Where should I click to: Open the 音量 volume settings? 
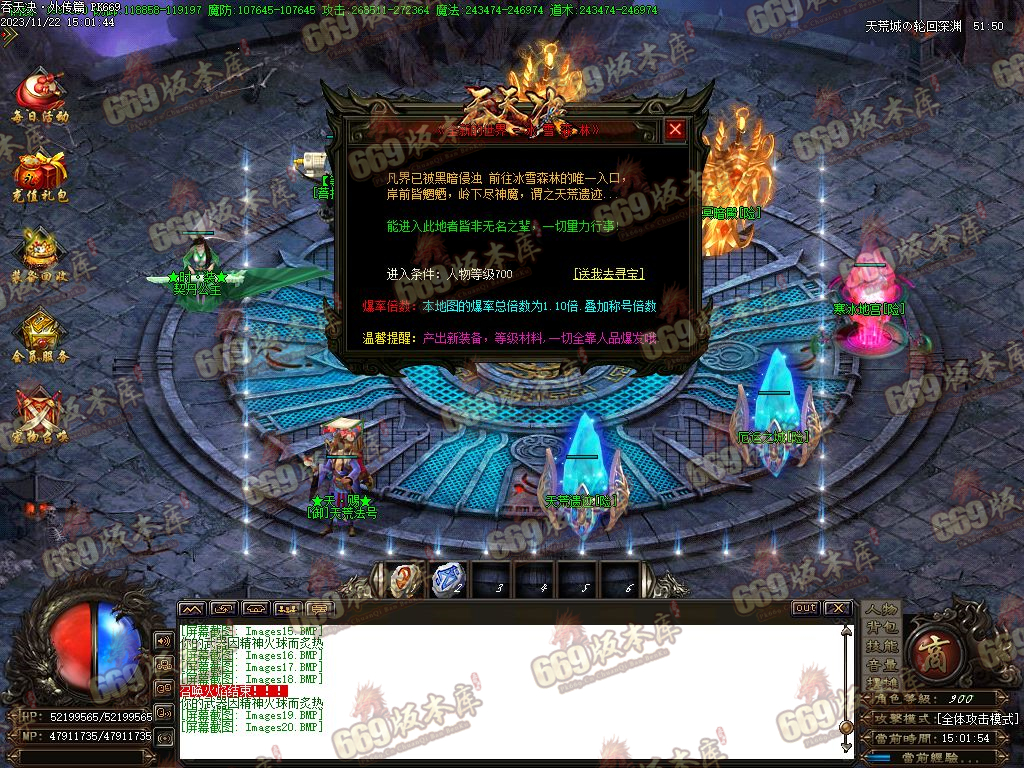[x=882, y=664]
